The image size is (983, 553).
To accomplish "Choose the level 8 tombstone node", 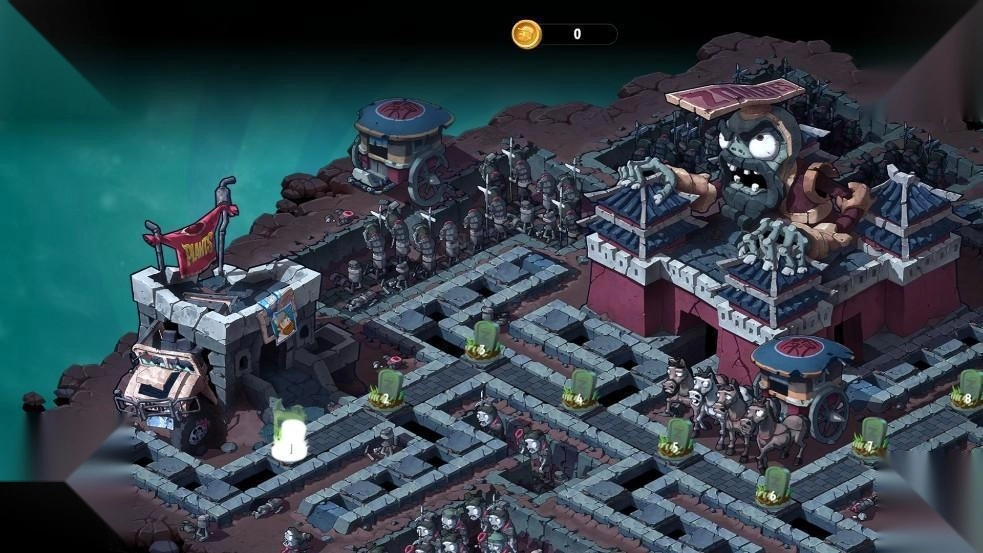I will click(x=966, y=391).
